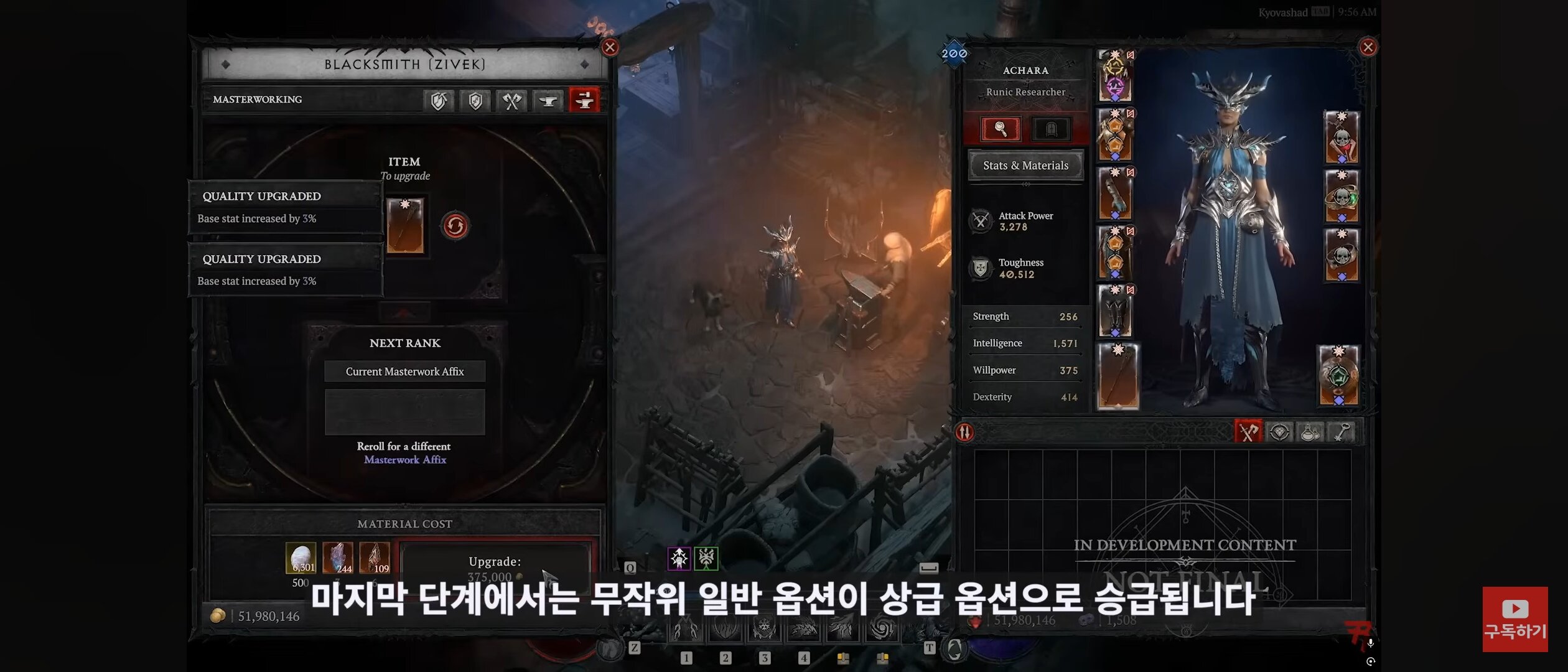Select the crossed axes salvage tab
This screenshot has width=1568, height=672.
click(512, 101)
